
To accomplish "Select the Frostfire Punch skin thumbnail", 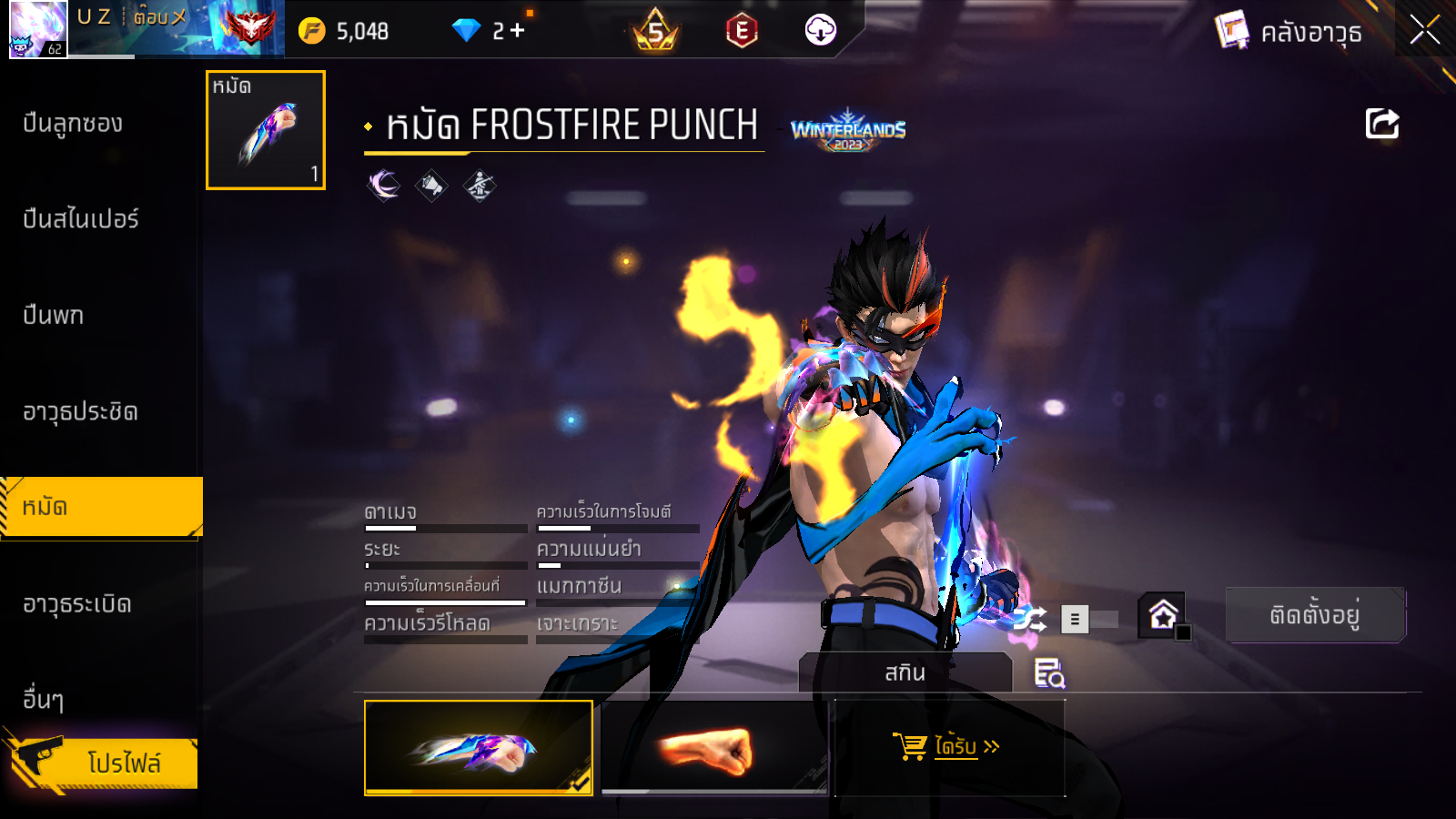I will coord(478,747).
